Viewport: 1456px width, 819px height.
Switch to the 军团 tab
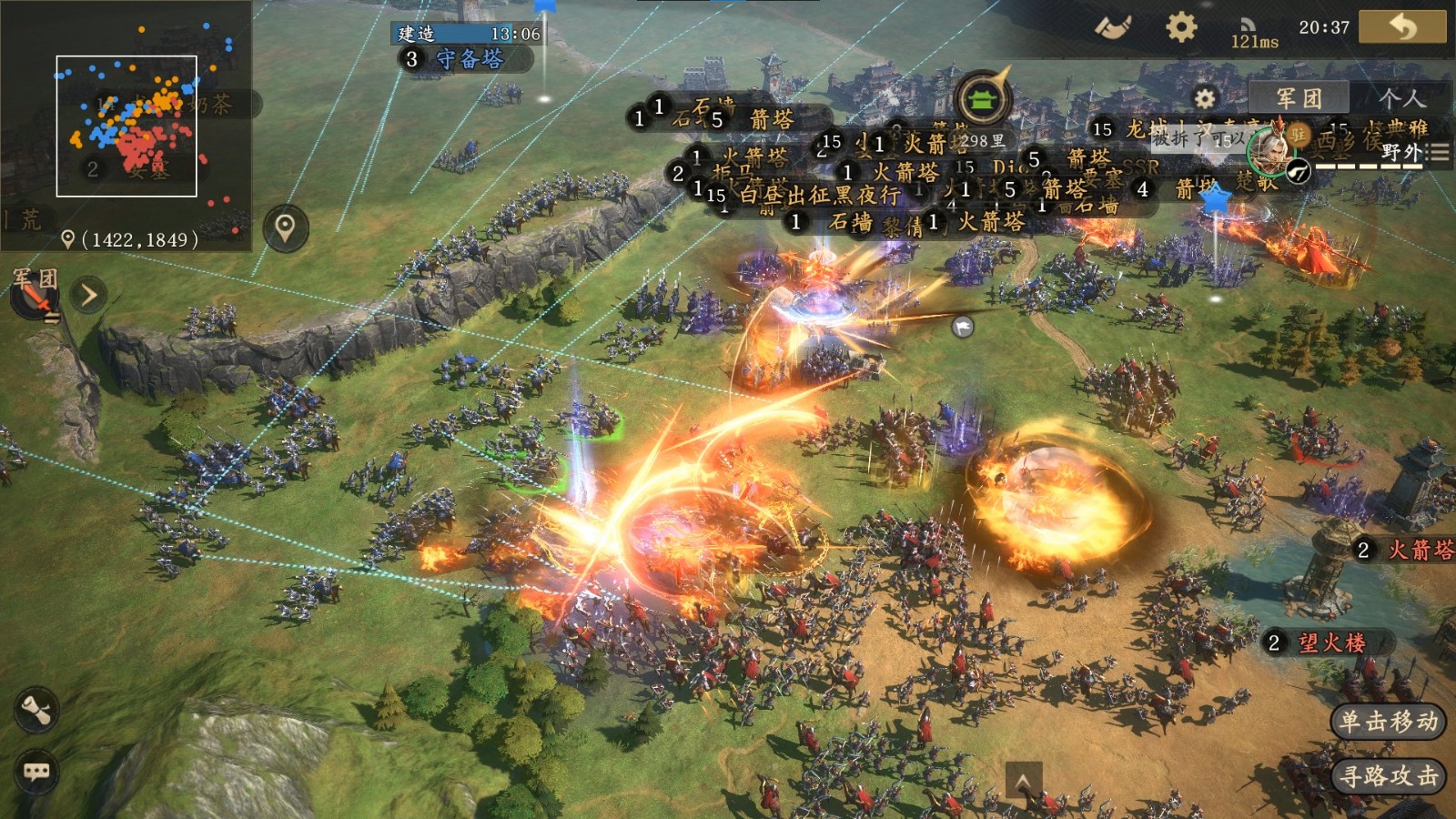point(1299,98)
